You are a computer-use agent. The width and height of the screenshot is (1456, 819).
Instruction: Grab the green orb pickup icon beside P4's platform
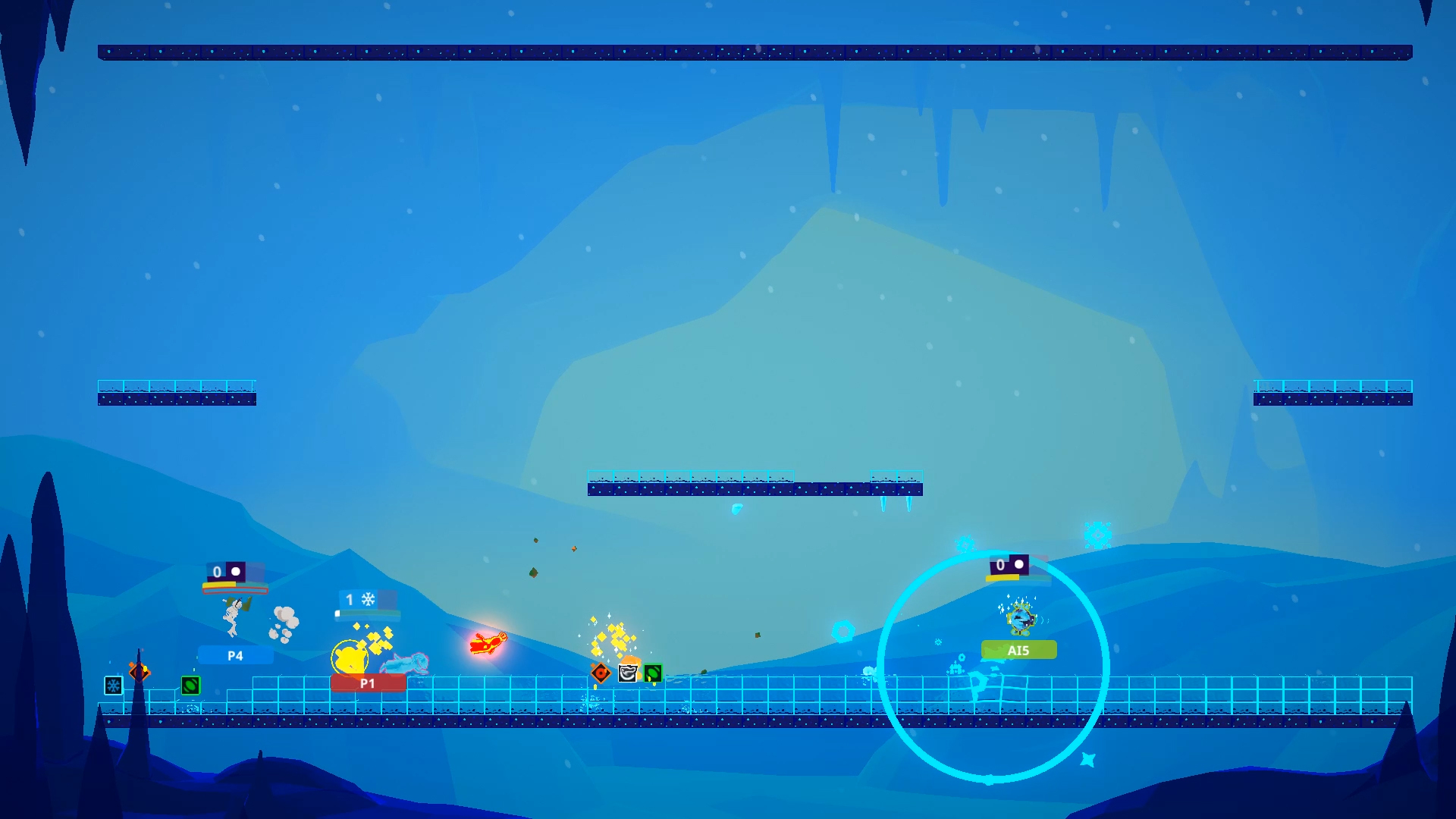pyautogui.click(x=192, y=685)
